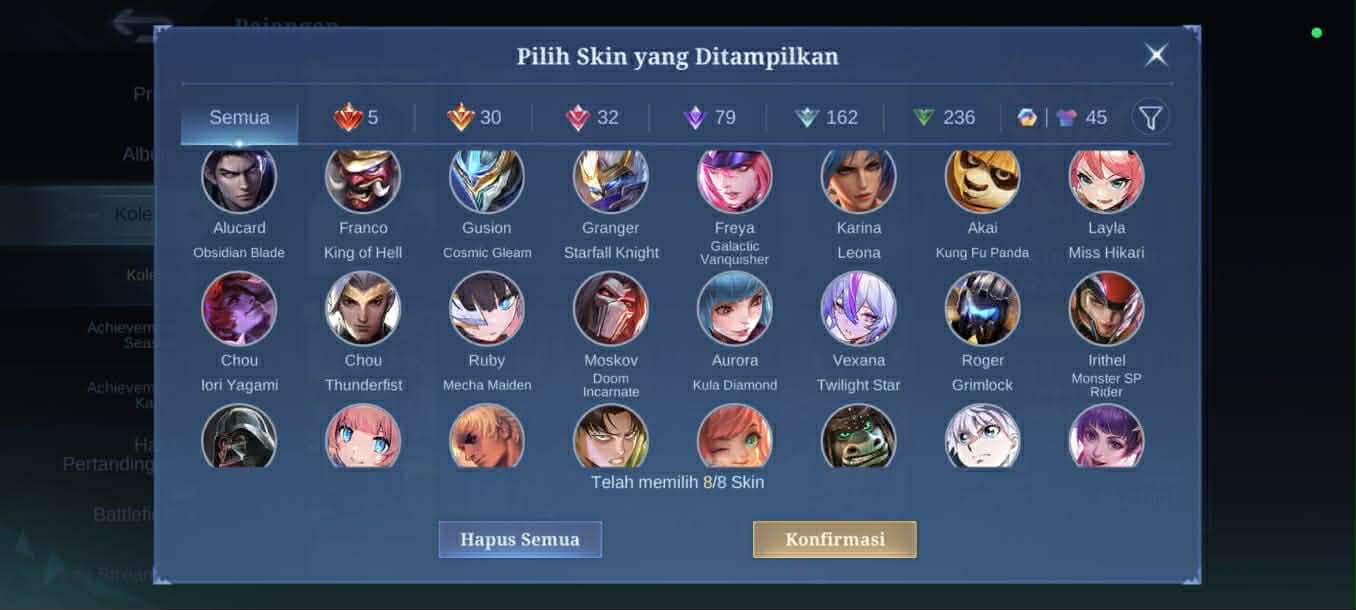This screenshot has height=610, width=1356.
Task: Filter by the 5-count red tier tab
Action: (356, 118)
